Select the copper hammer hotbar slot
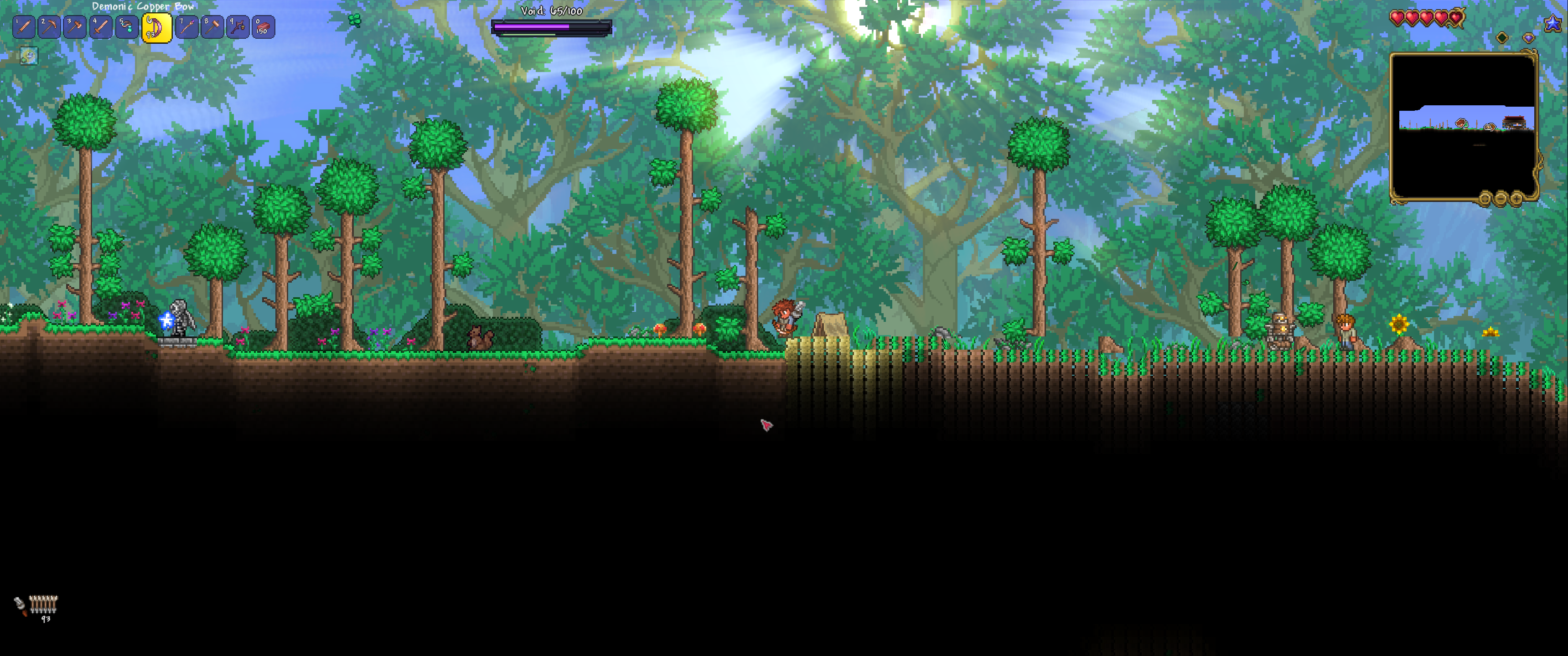Image resolution: width=1568 pixels, height=656 pixels. coord(212,27)
